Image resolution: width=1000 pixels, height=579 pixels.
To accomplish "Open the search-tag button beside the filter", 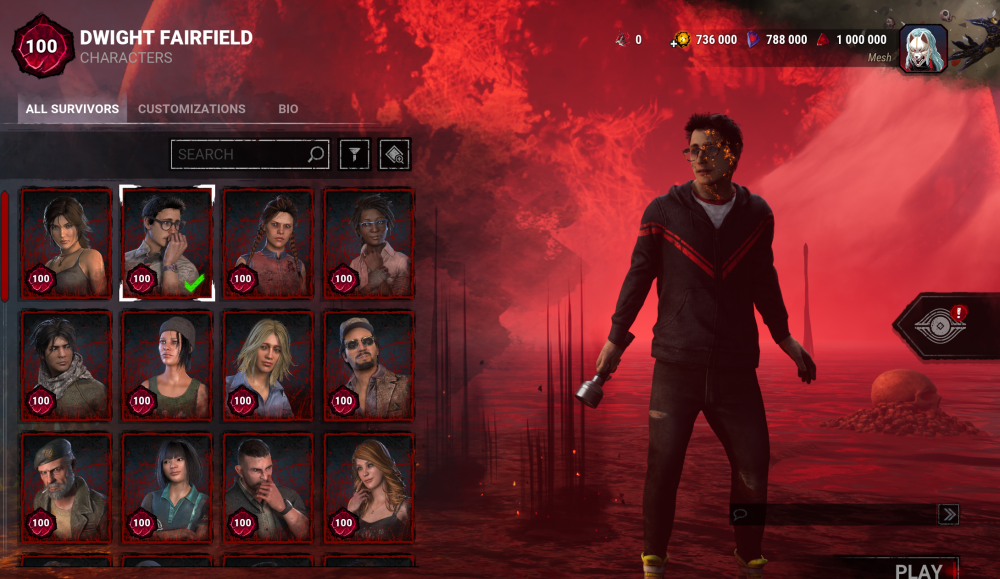I will (395, 154).
